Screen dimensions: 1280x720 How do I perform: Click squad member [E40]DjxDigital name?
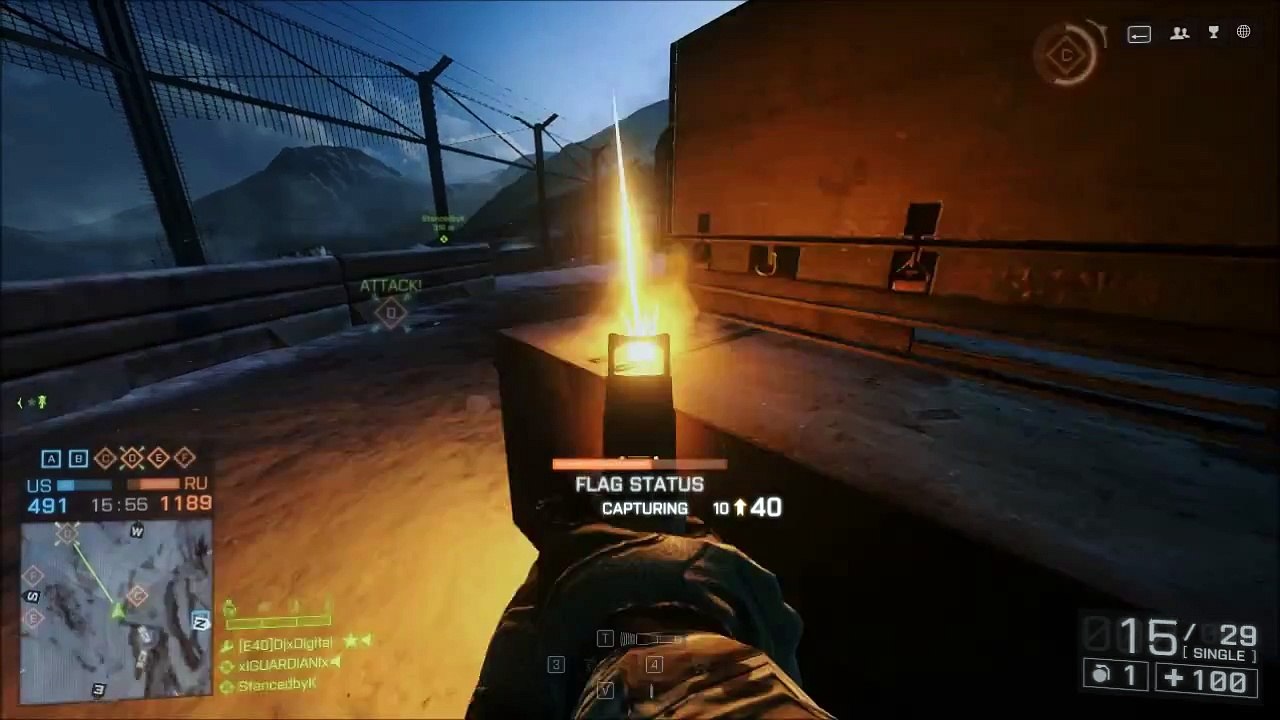(x=287, y=643)
